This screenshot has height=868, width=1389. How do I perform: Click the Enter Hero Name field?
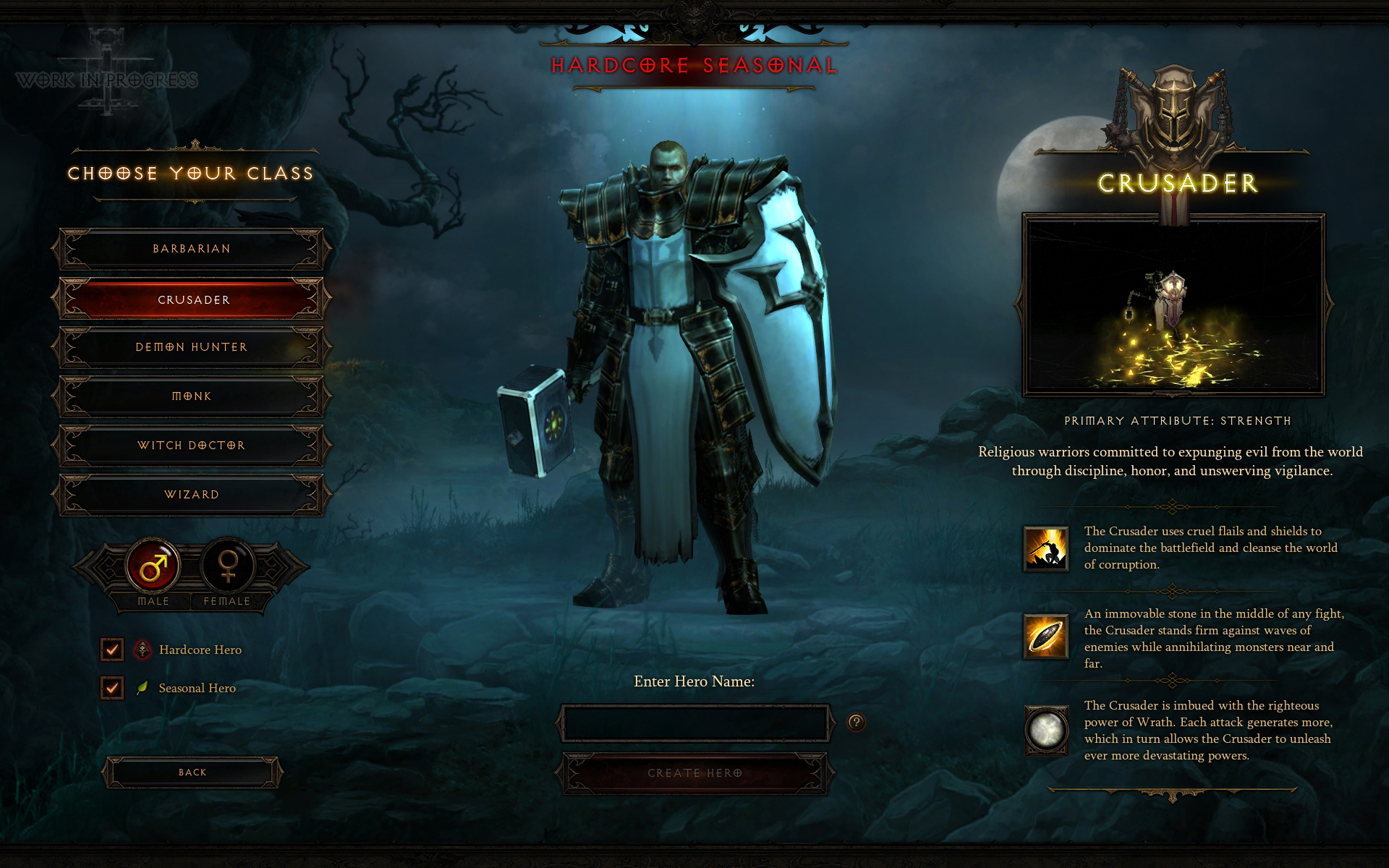(x=694, y=723)
